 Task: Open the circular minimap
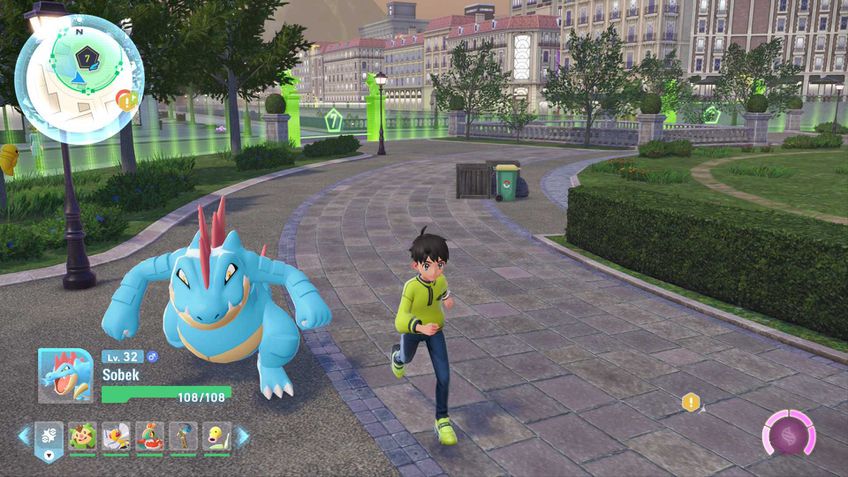pos(79,78)
